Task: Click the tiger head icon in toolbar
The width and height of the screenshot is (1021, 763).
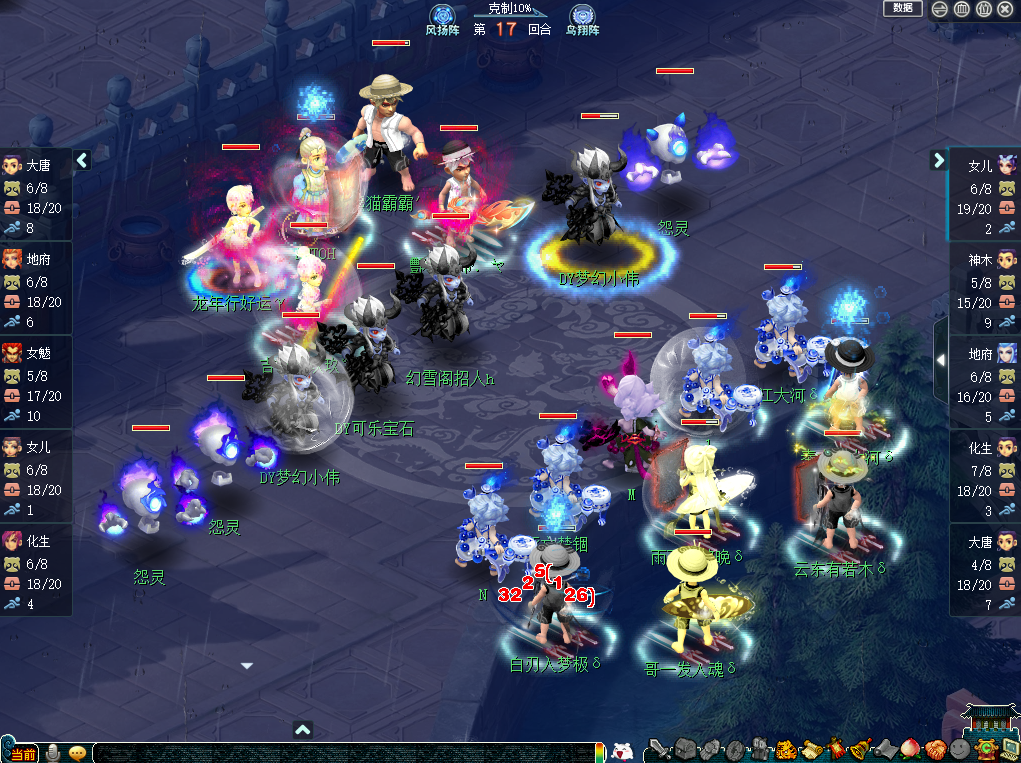Action: tap(786, 749)
